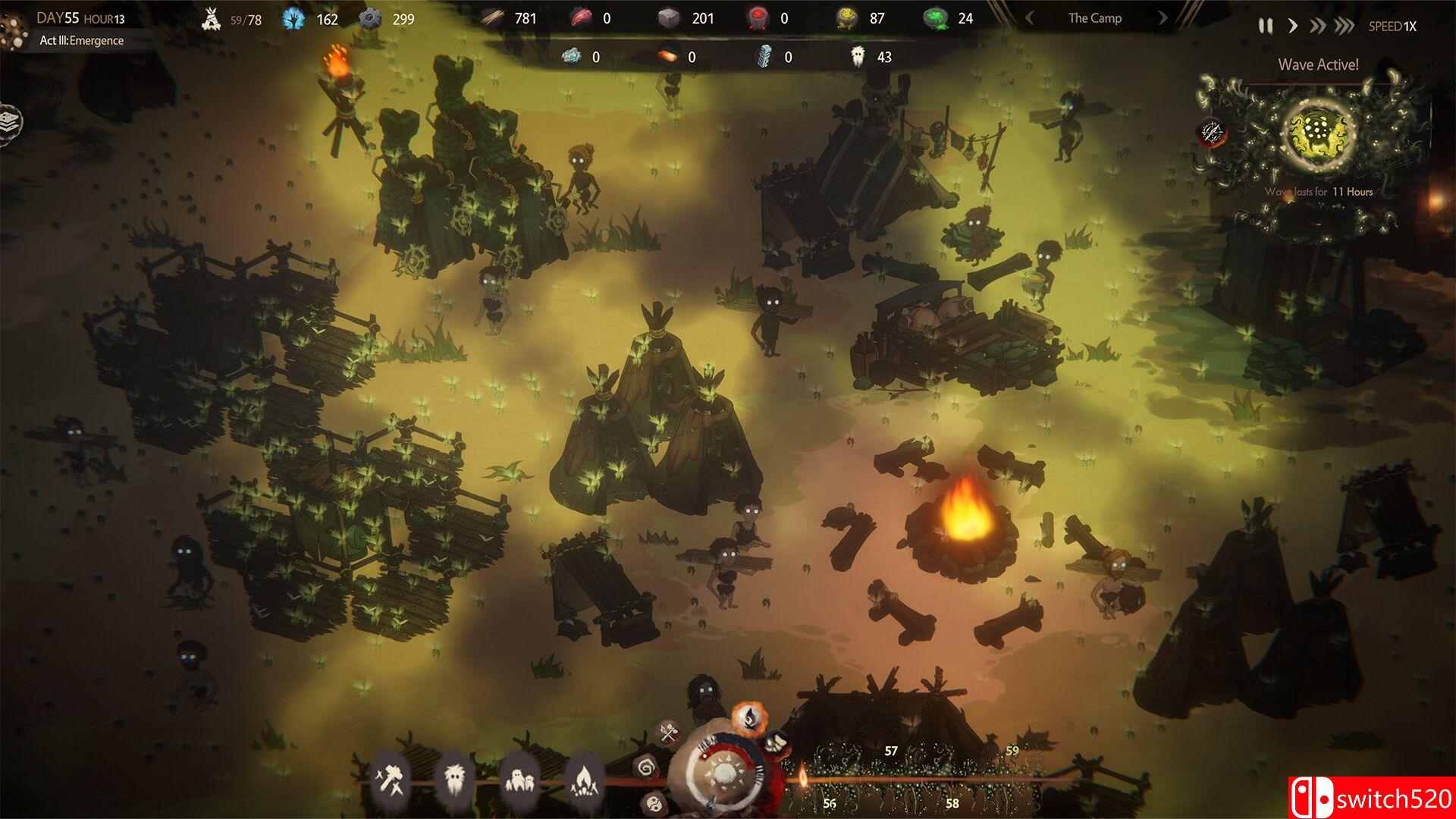This screenshot has width=1456, height=819.
Task: Set game speed to double-arrow fast
Action: (1318, 26)
